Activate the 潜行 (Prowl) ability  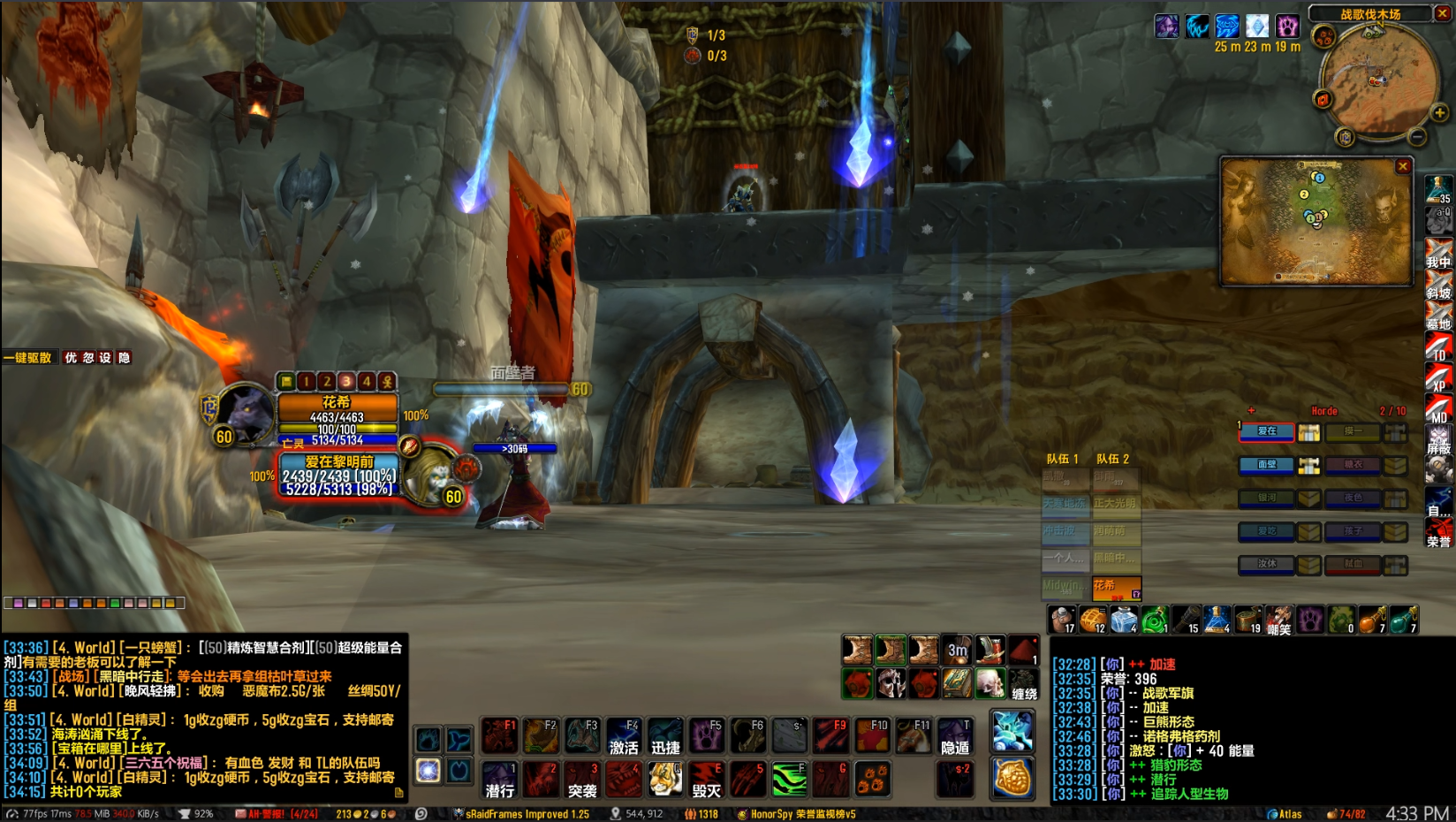(500, 780)
